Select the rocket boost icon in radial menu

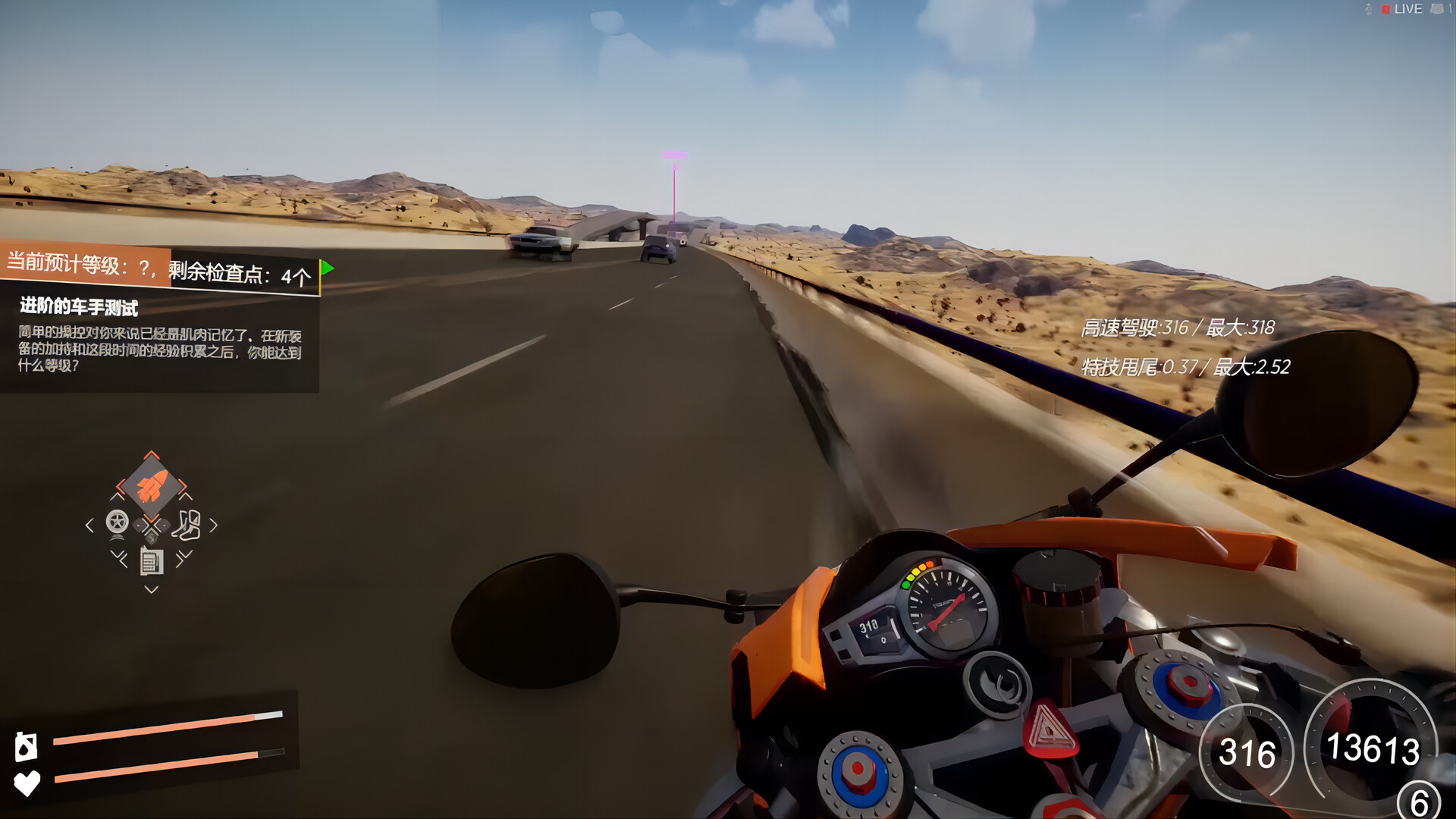(x=152, y=487)
